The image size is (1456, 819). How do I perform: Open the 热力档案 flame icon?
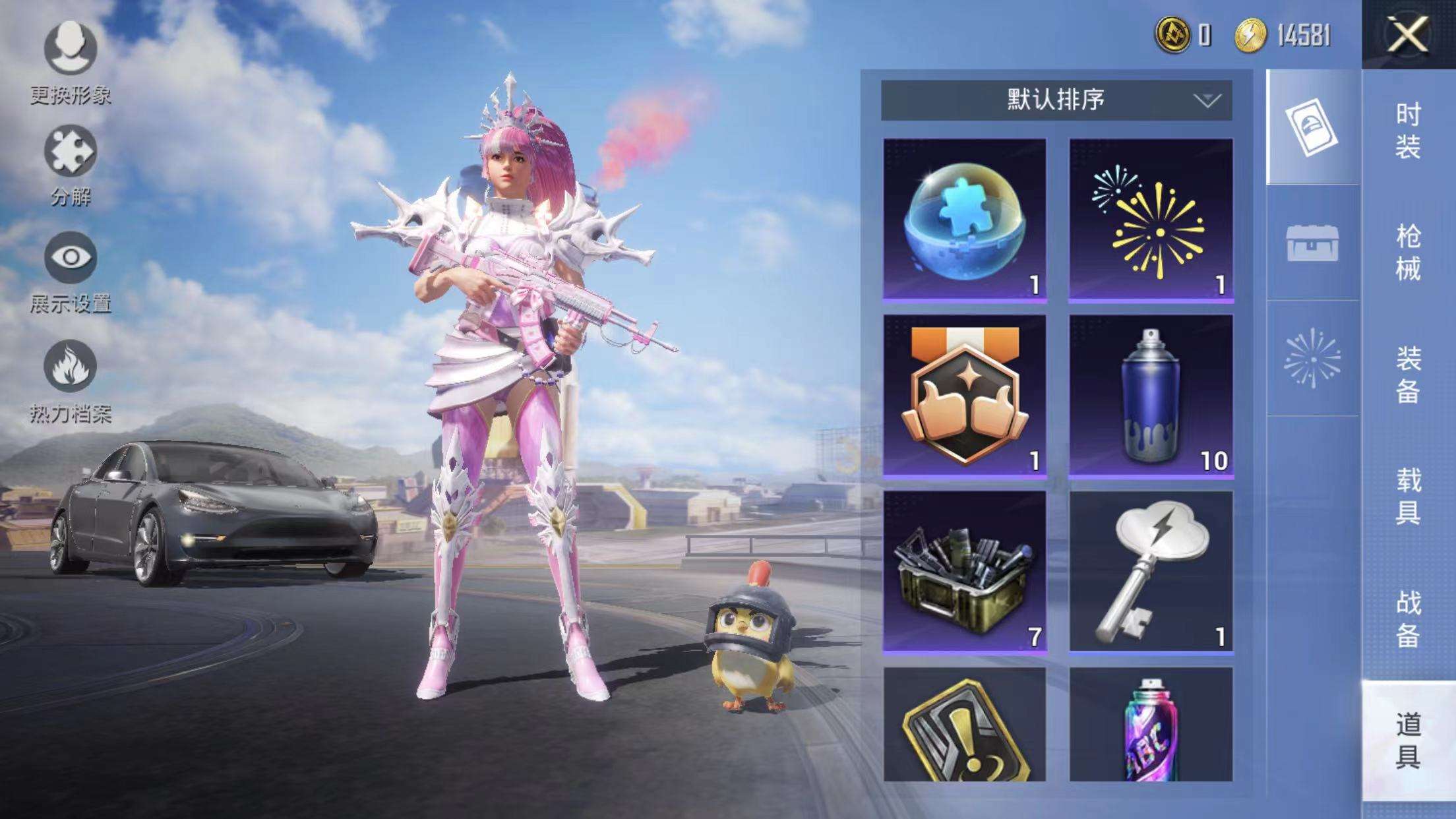coord(71,367)
